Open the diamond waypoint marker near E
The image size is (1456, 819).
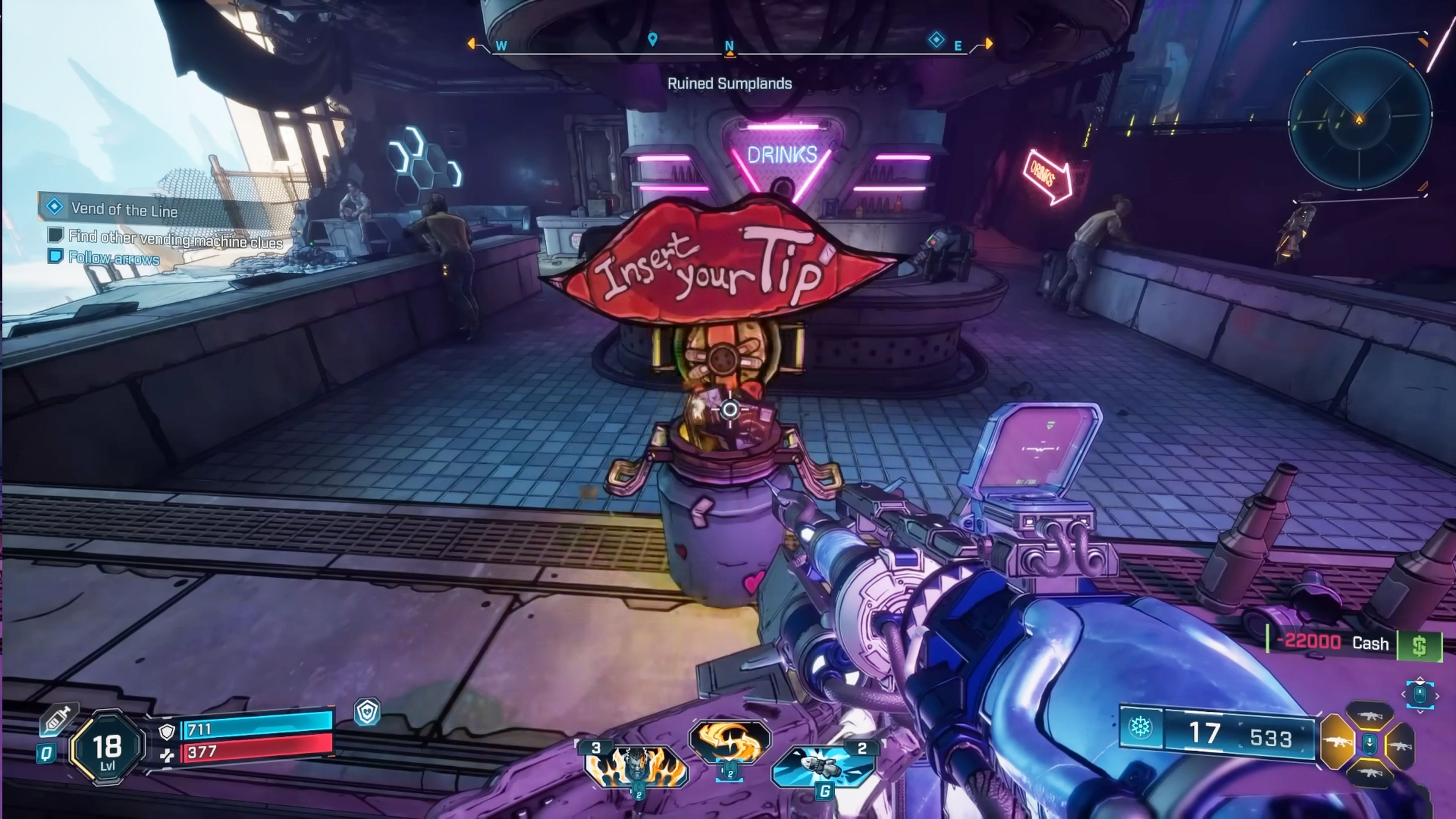936,39
